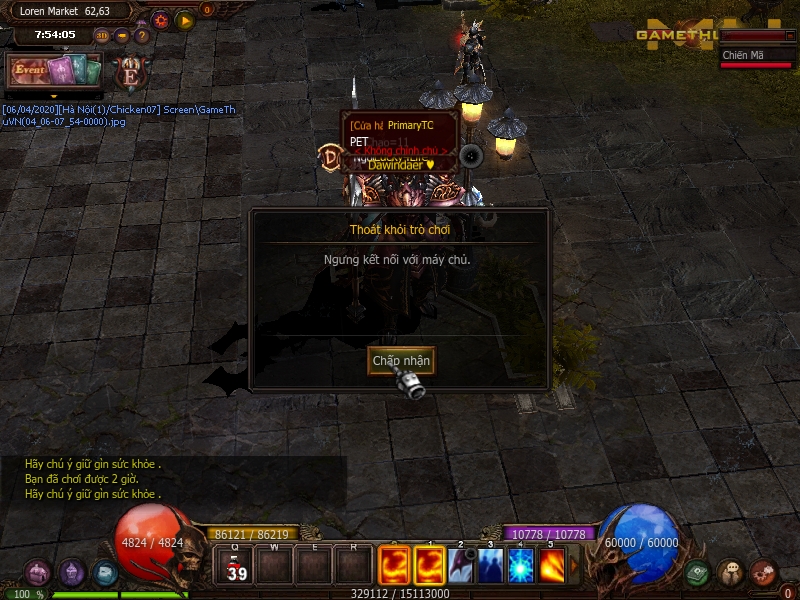The image size is (800, 600).
Task: Confirm exit with the Chấp nhận button
Action: pyautogui.click(x=400, y=360)
